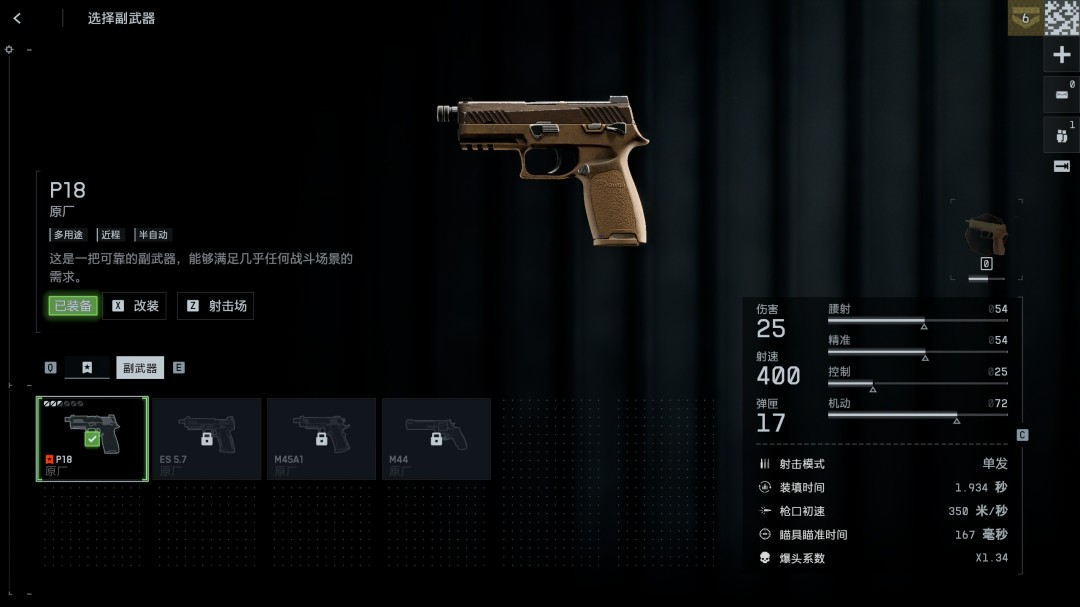Select the 副武器 sidearm tab
1080x607 pixels.
point(140,368)
